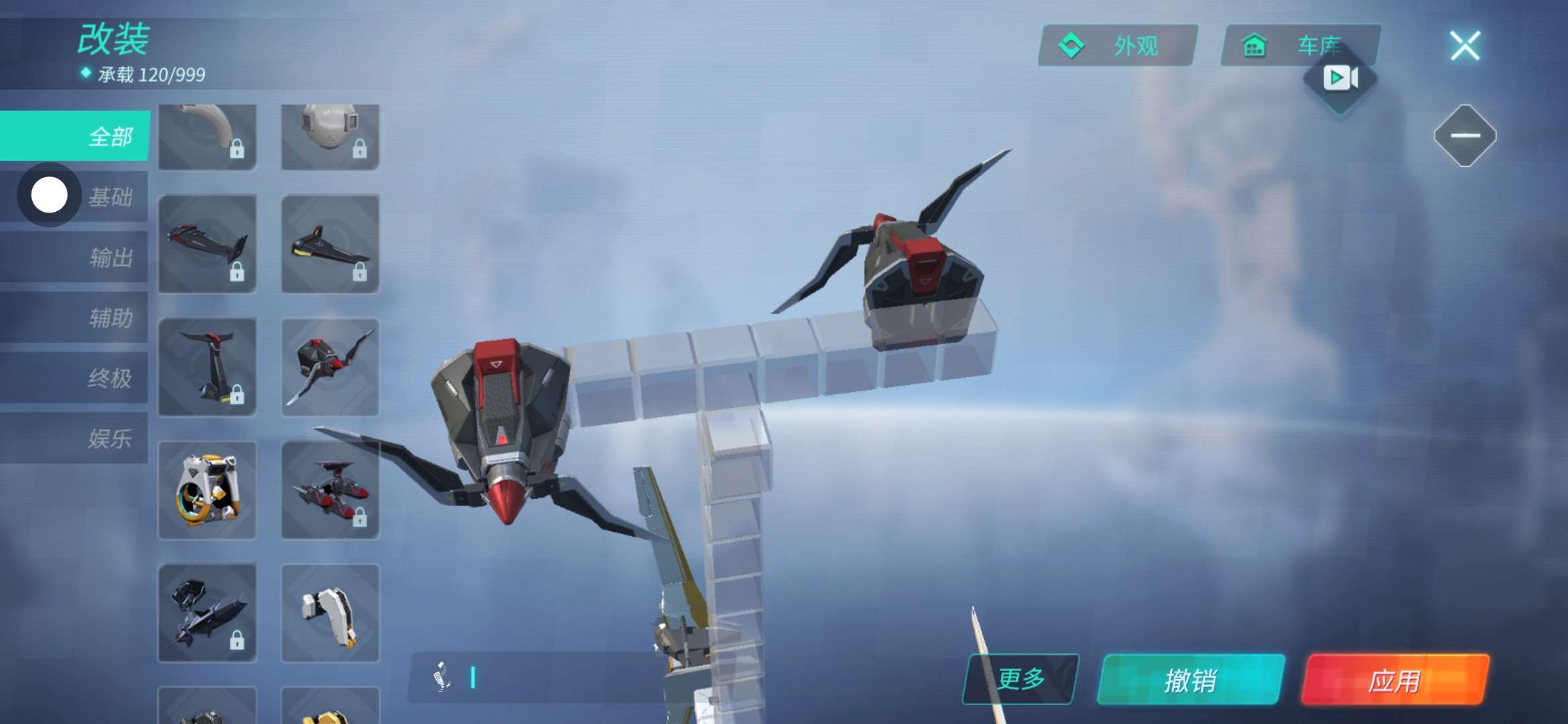Undo changes with 撤销
Image resolution: width=1568 pixels, height=724 pixels.
click(x=1191, y=680)
